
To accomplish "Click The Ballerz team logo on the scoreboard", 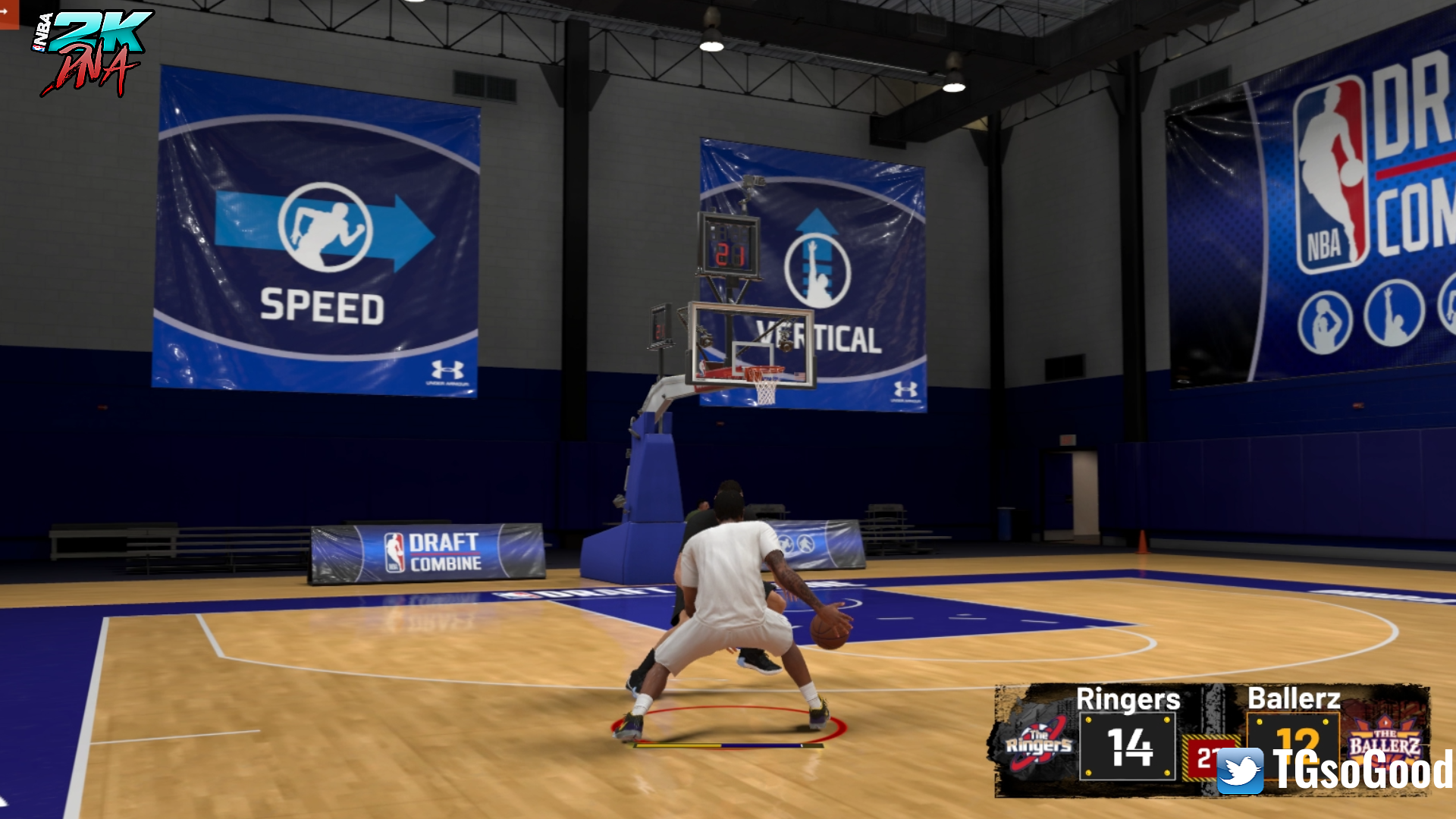I will (x=1385, y=739).
